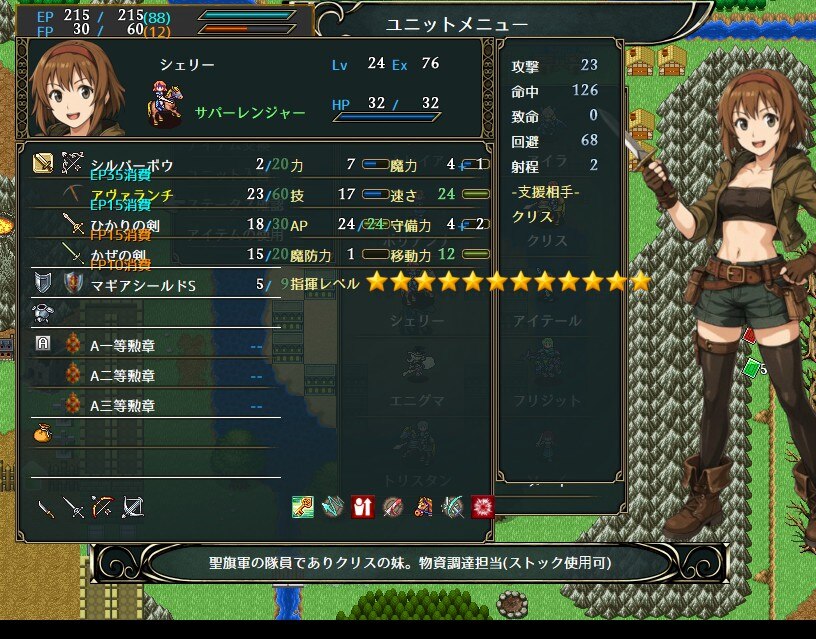The width and height of the screenshot is (816, 639).
Task: Choose the A二等勲章 medal item
Action: click(122, 376)
